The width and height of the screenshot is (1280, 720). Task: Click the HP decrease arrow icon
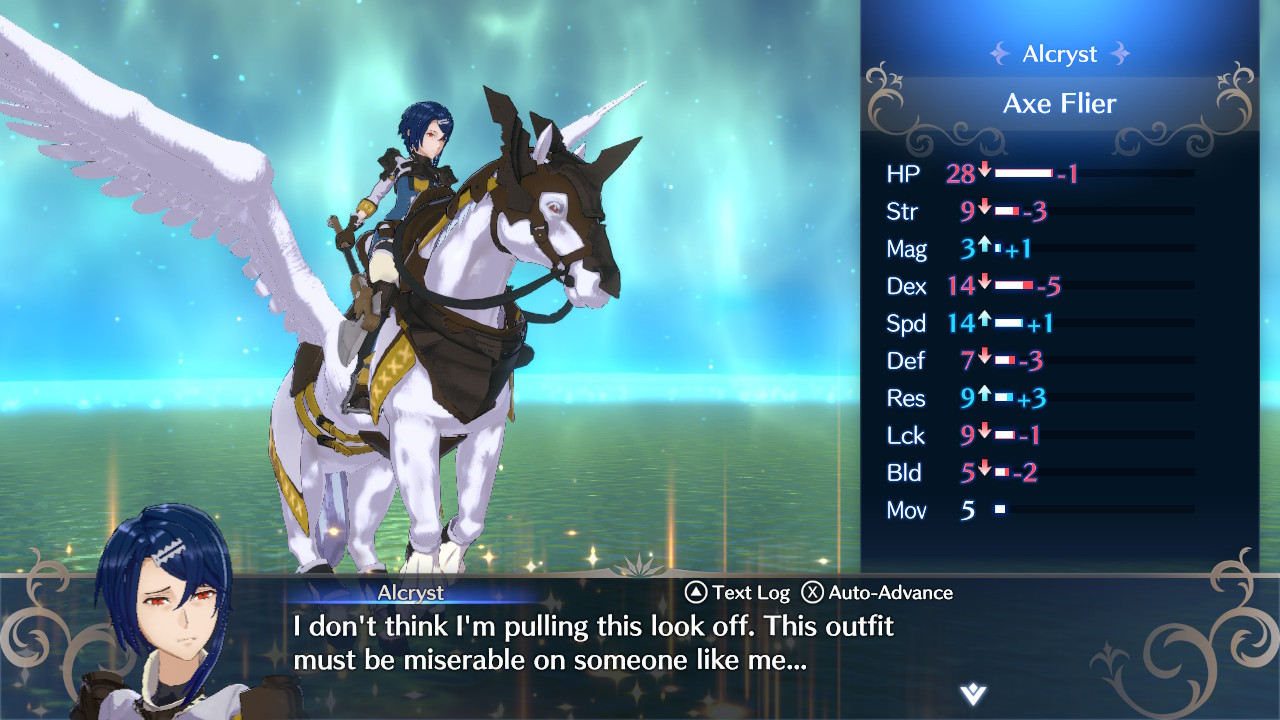(x=982, y=172)
